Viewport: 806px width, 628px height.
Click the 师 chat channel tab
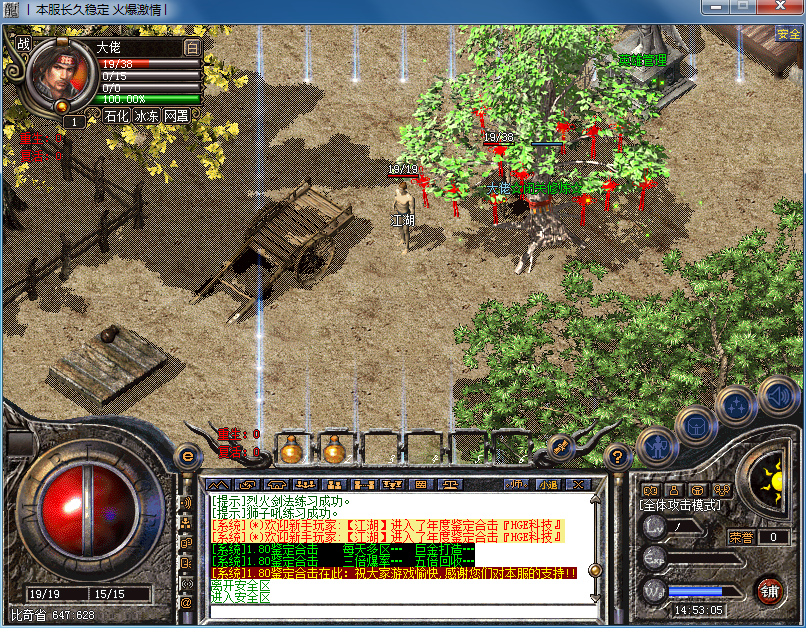516,484
